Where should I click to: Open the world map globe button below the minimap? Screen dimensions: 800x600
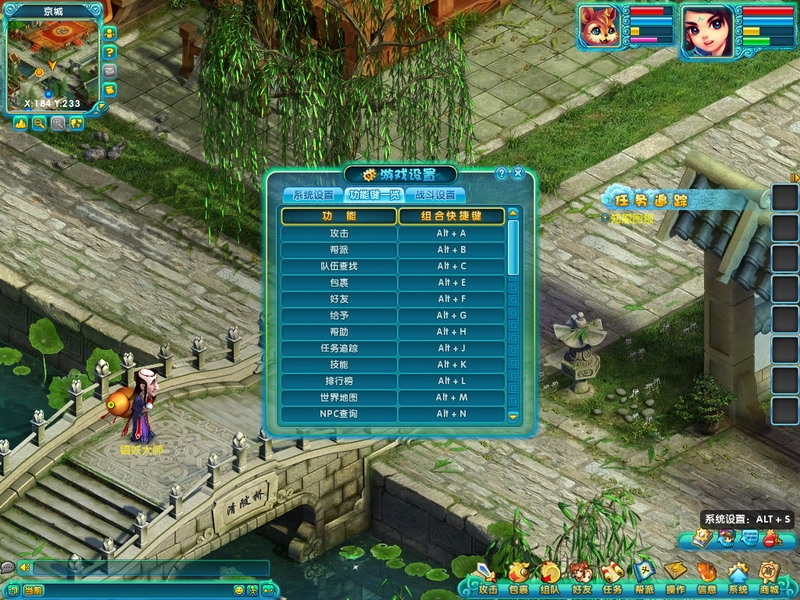(76, 123)
